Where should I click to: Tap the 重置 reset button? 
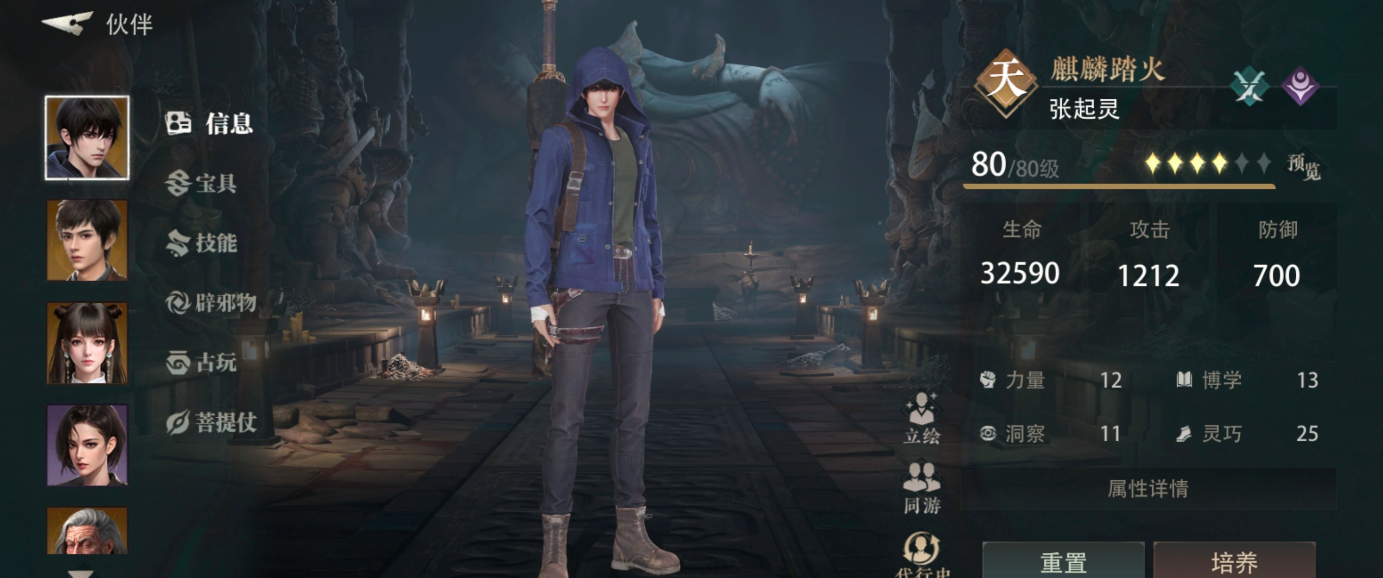tap(1063, 562)
